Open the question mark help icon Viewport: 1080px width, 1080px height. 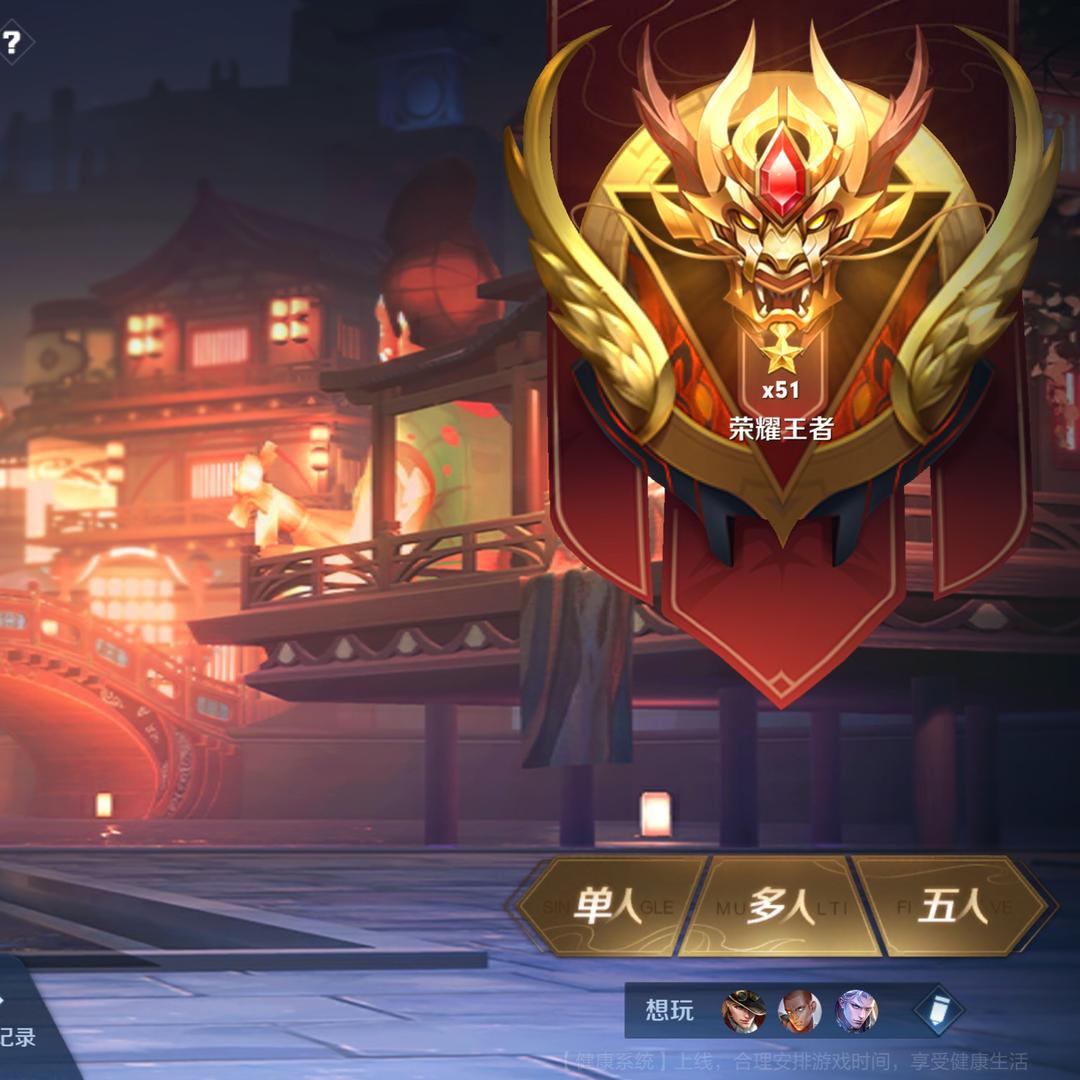[12, 43]
